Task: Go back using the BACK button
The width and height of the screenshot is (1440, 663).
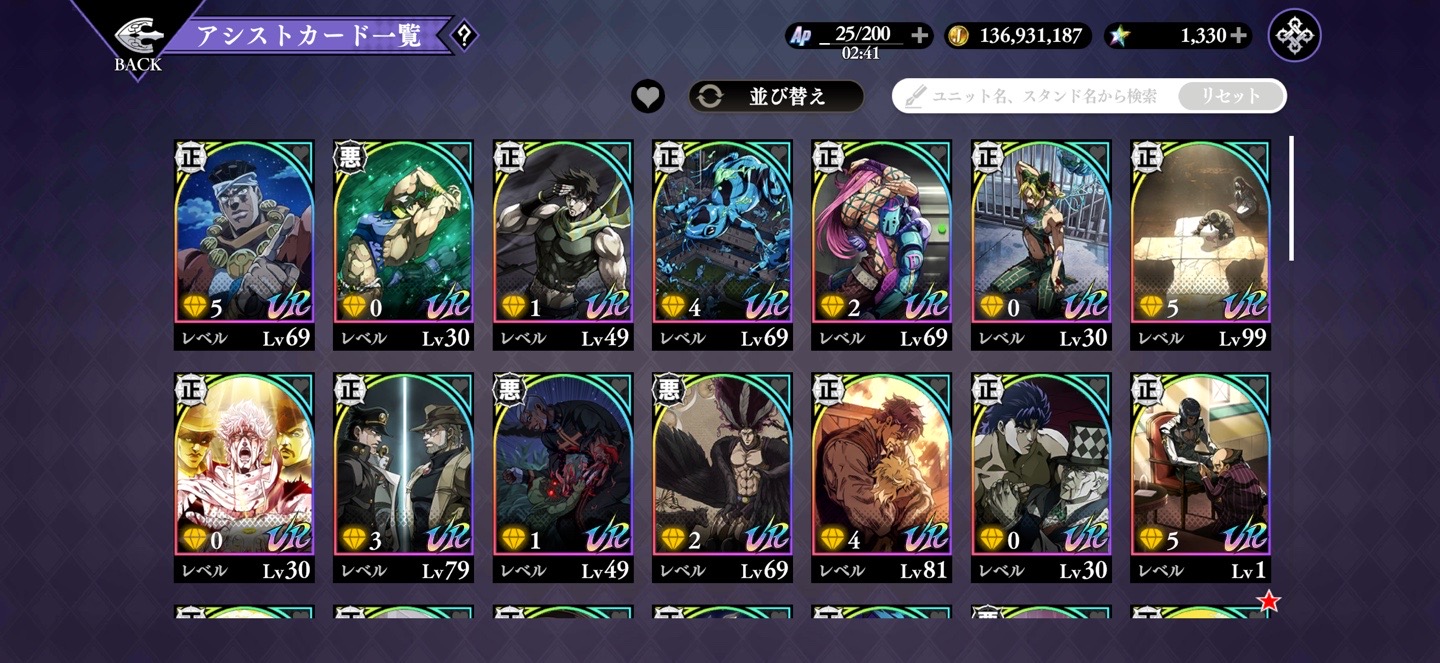Action: [137, 42]
